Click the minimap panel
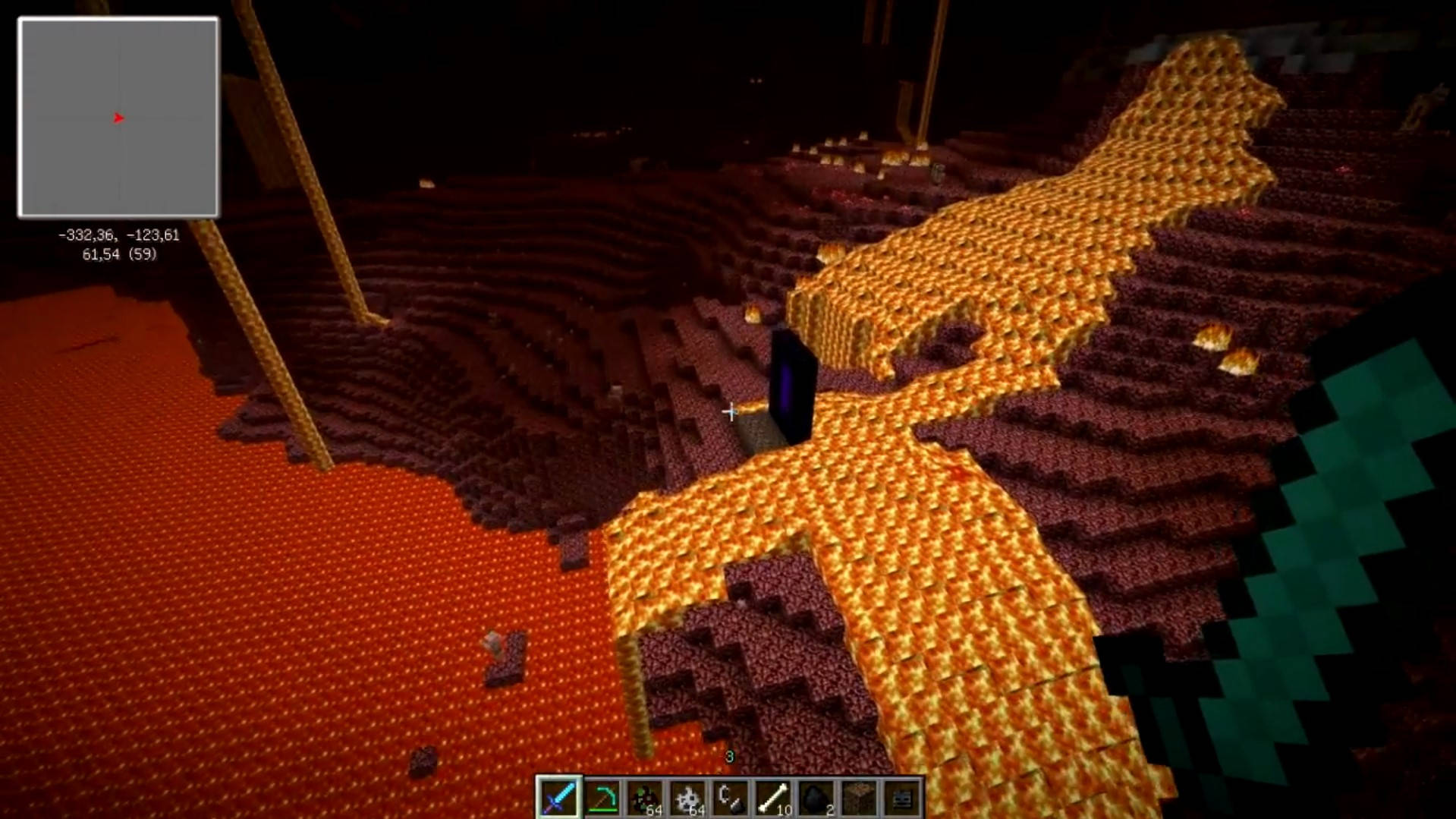This screenshot has width=1456, height=819. pos(118,118)
